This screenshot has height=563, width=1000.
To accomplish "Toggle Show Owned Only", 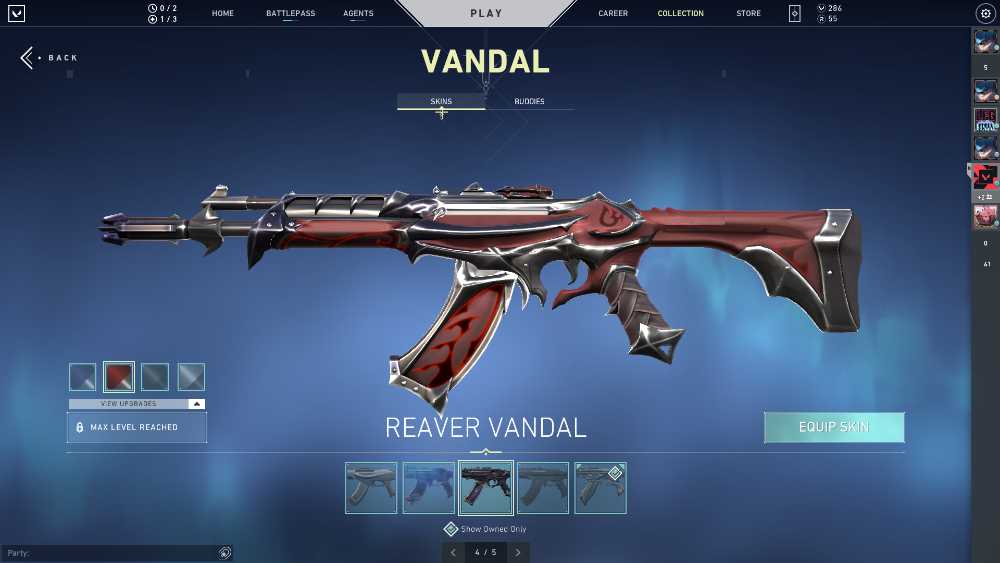I will pyautogui.click(x=451, y=529).
